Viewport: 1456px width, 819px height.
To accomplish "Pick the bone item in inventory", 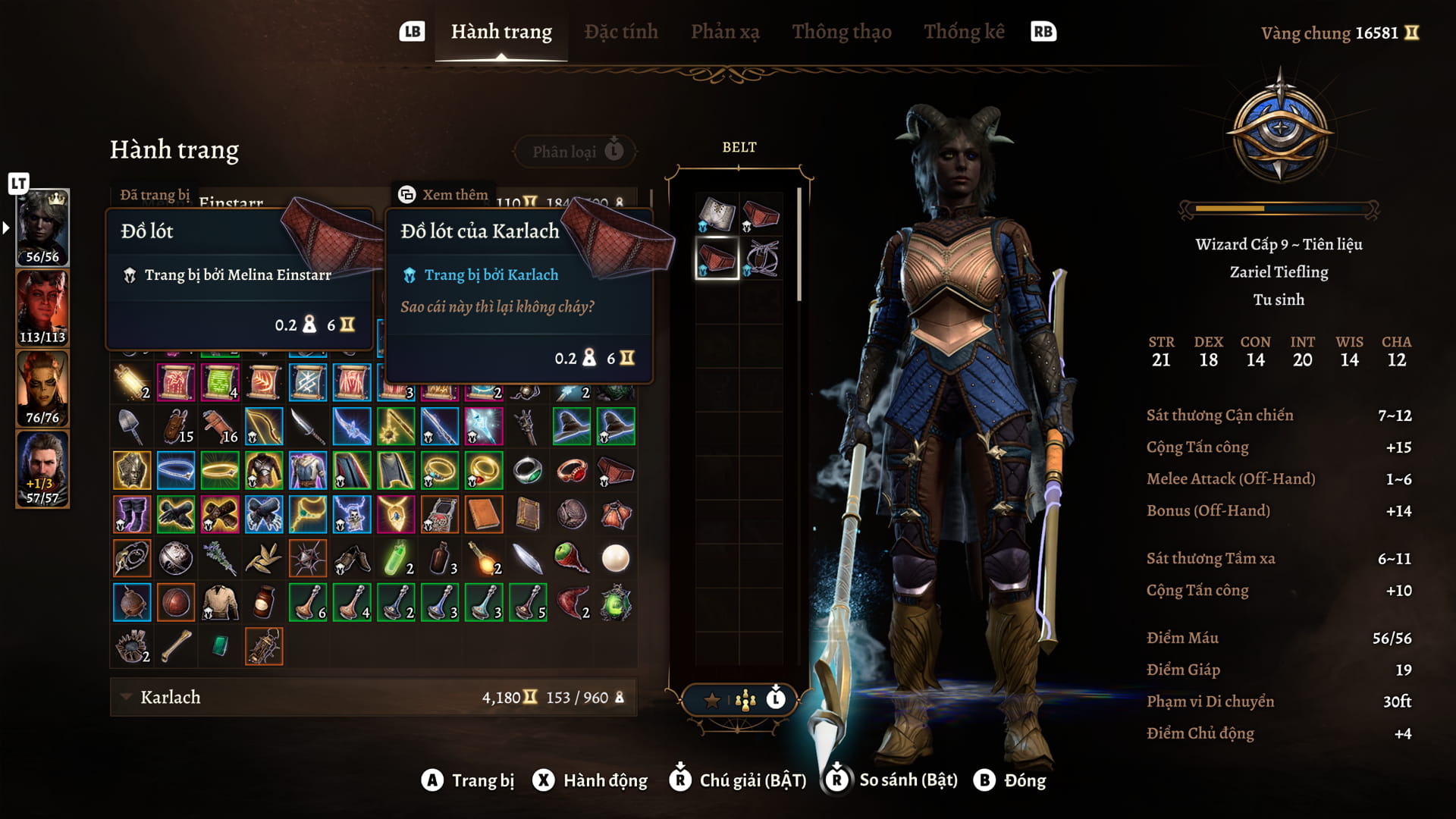I will [x=175, y=647].
